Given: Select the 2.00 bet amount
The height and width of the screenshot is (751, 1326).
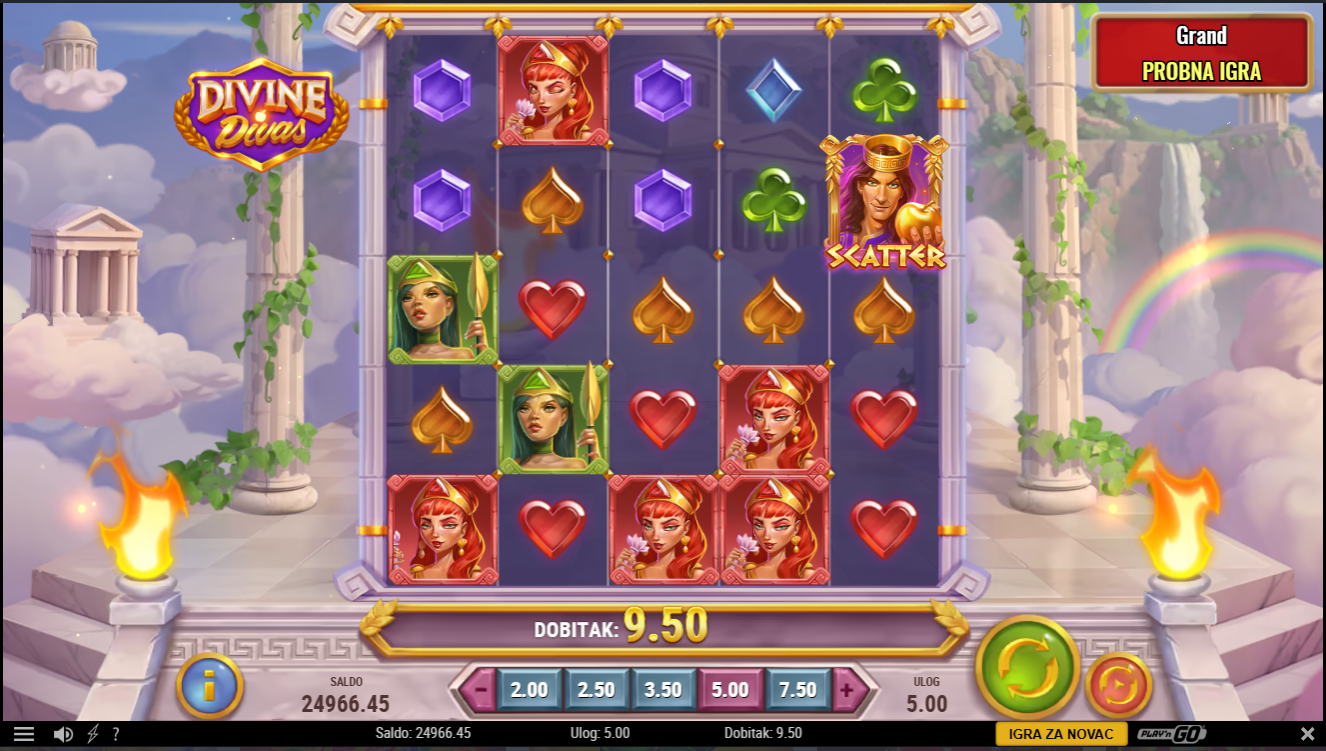Looking at the screenshot, I should (529, 690).
